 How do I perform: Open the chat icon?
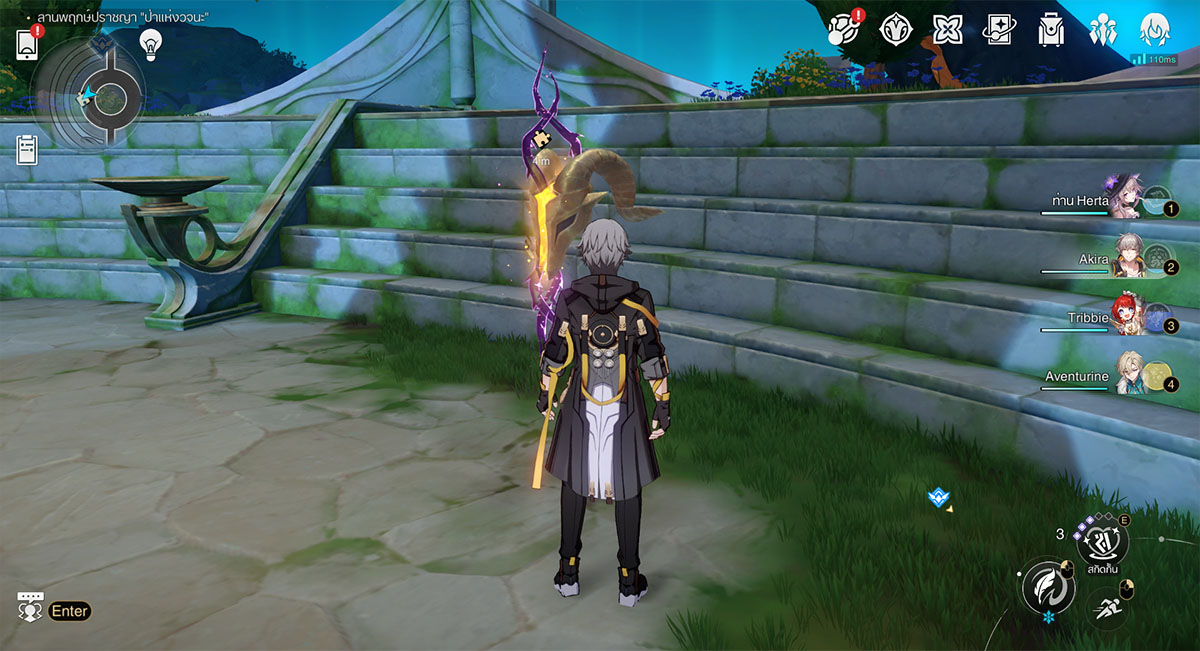30,609
